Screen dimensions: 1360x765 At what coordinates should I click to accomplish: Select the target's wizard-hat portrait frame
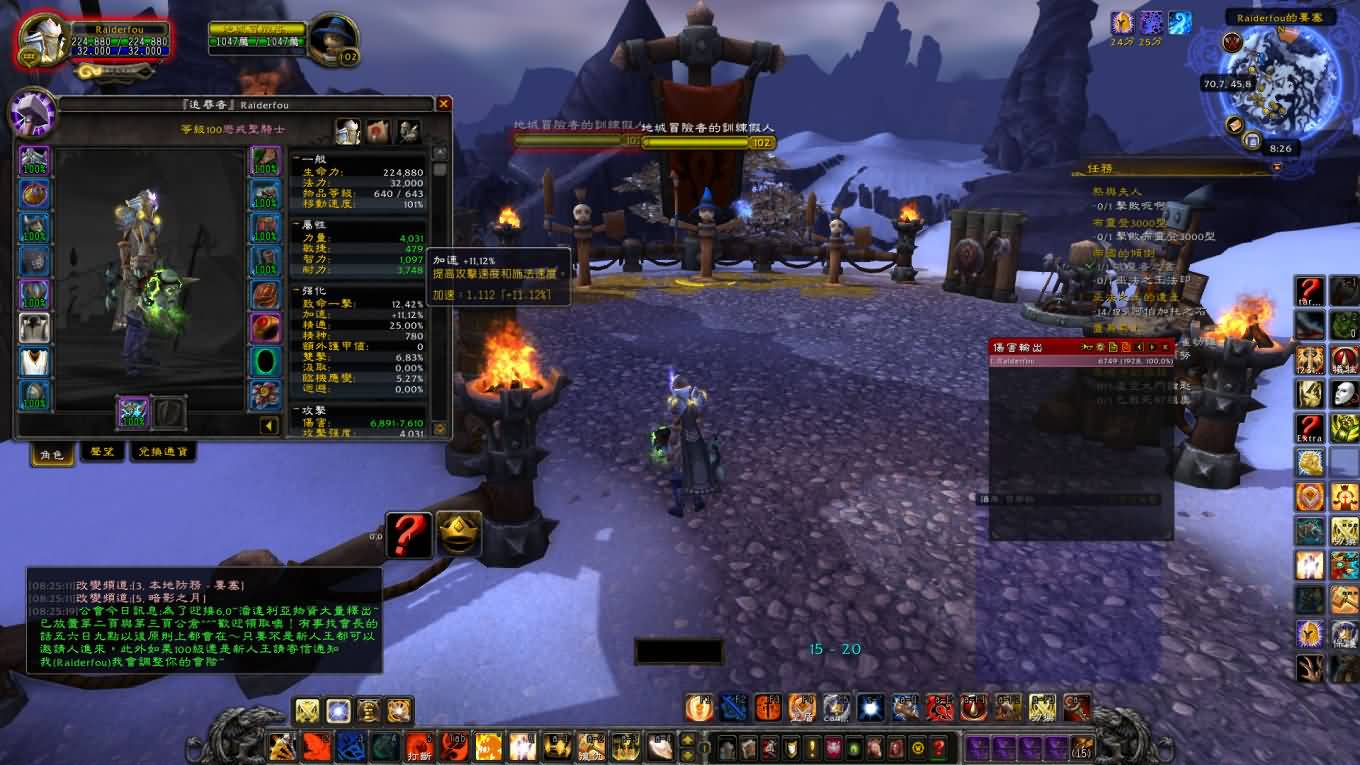point(332,40)
